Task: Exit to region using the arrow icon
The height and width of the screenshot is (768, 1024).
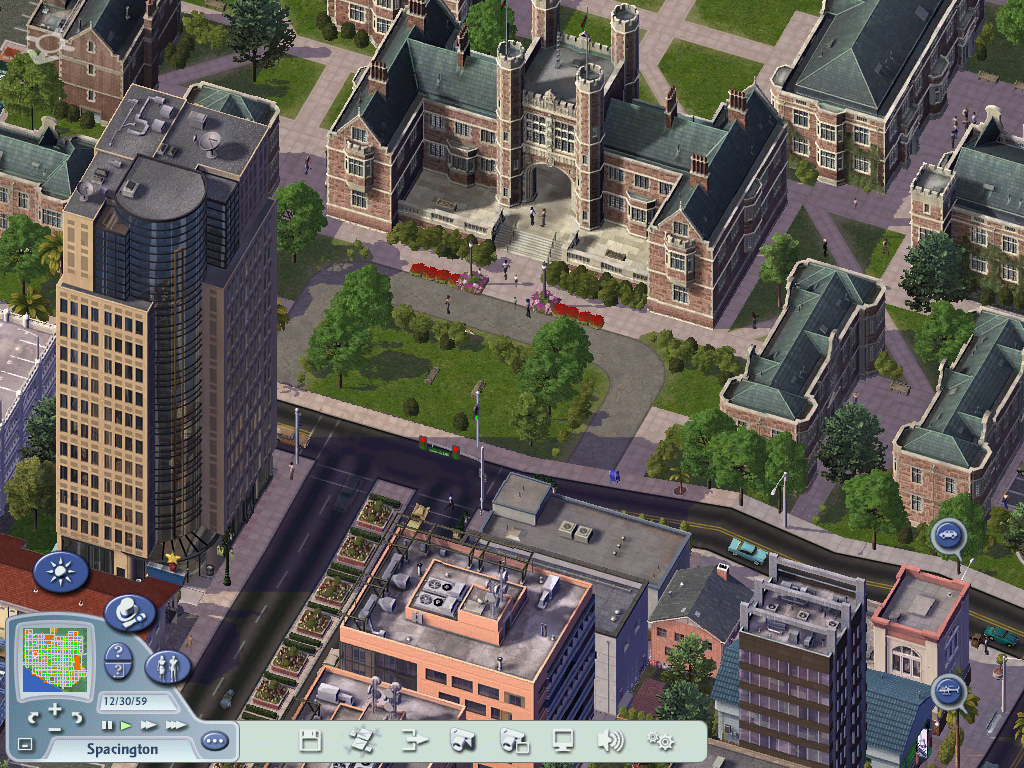Action: 414,741
